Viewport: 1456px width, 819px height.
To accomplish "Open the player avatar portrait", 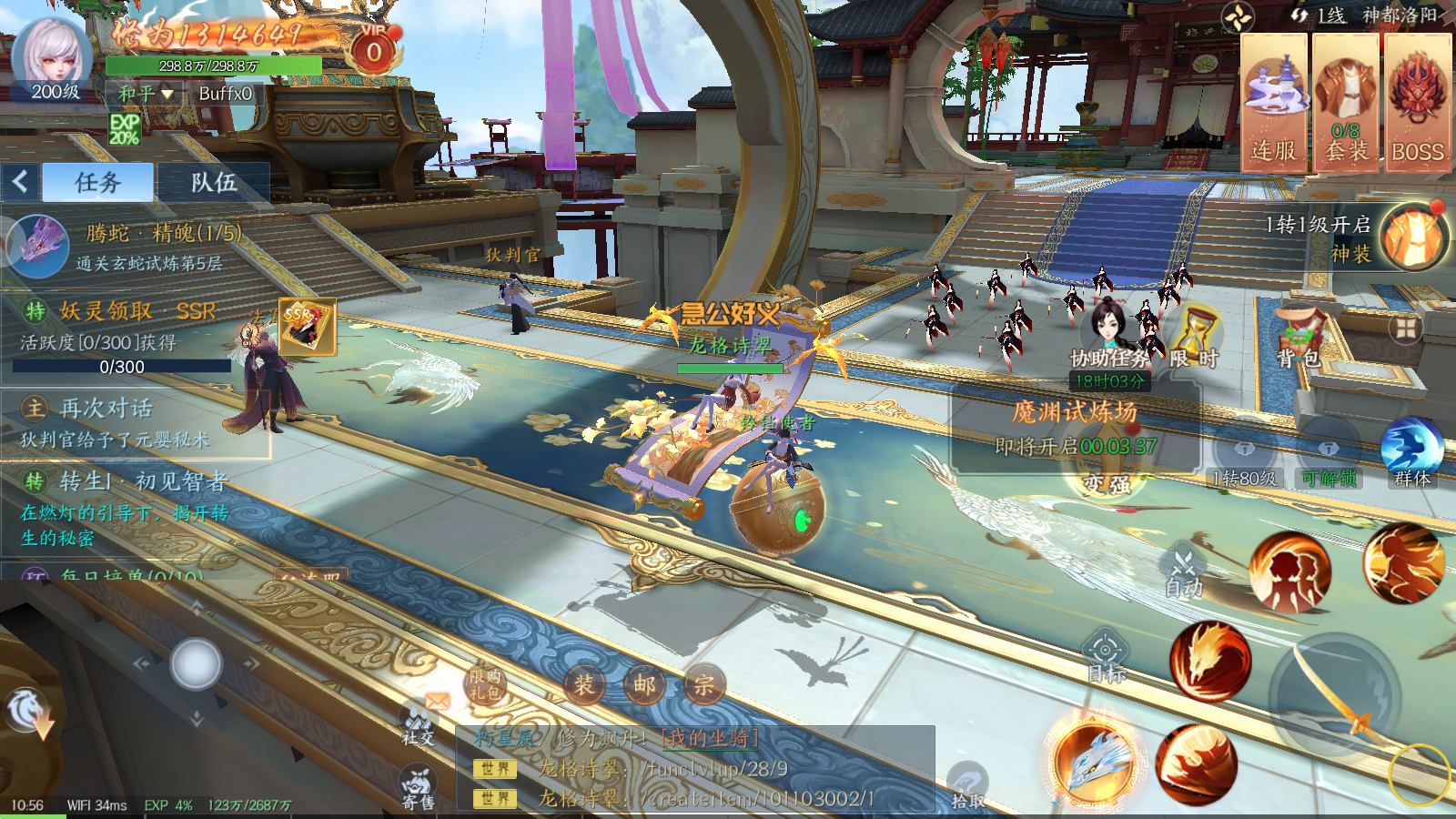I will tap(51, 56).
